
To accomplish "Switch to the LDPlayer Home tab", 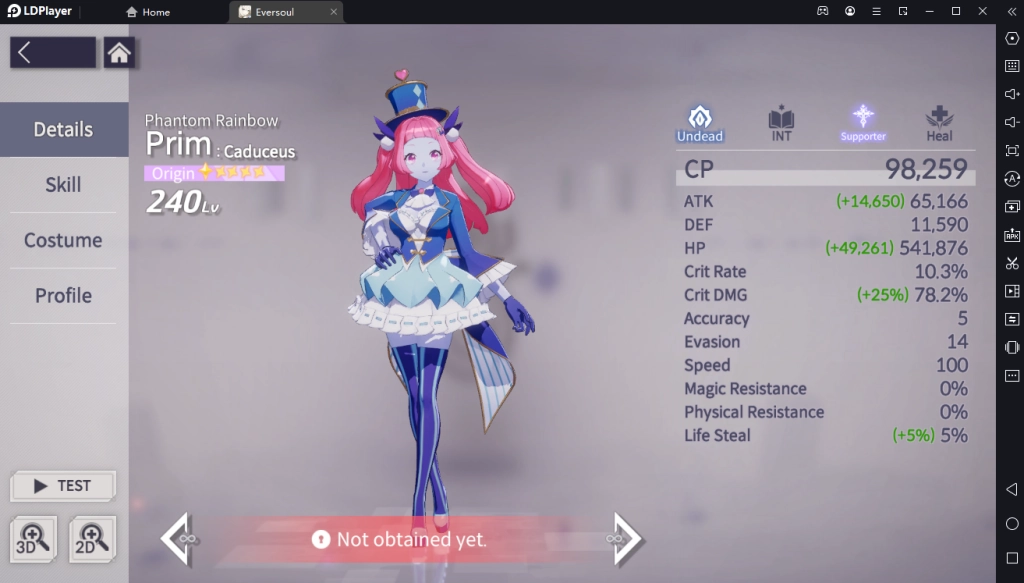I will point(148,12).
